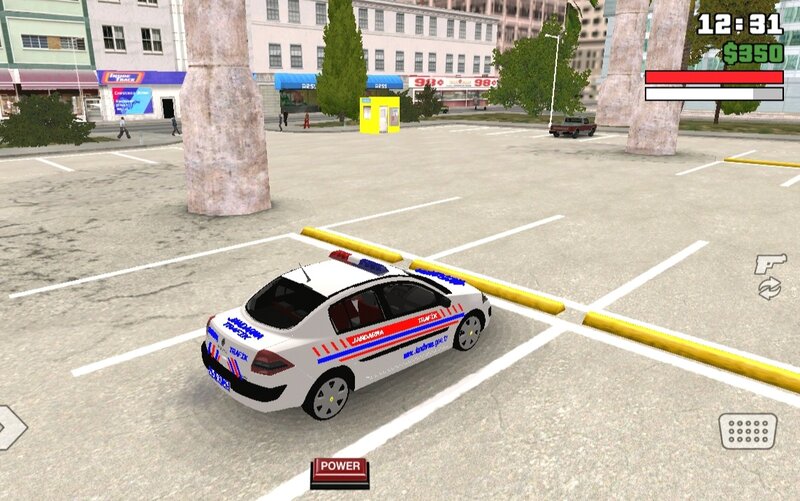This screenshot has width=800, height=501.
Task: Open the on-screen keyboard icon
Action: click(747, 431)
